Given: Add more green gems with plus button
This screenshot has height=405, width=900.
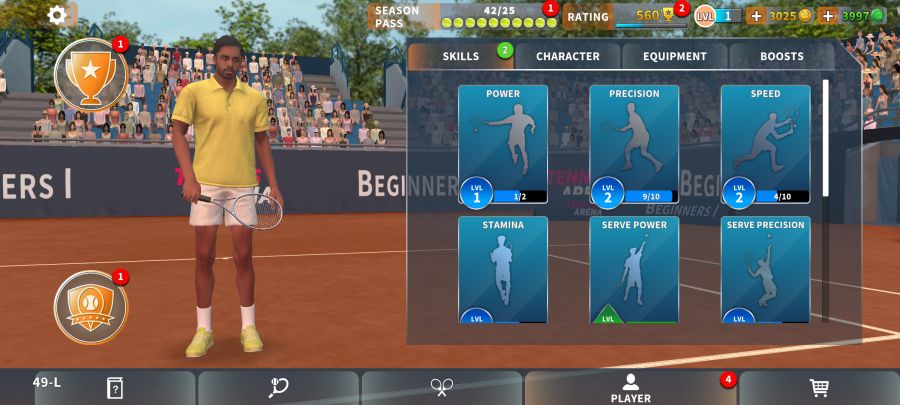Looking at the screenshot, I should click(x=827, y=16).
